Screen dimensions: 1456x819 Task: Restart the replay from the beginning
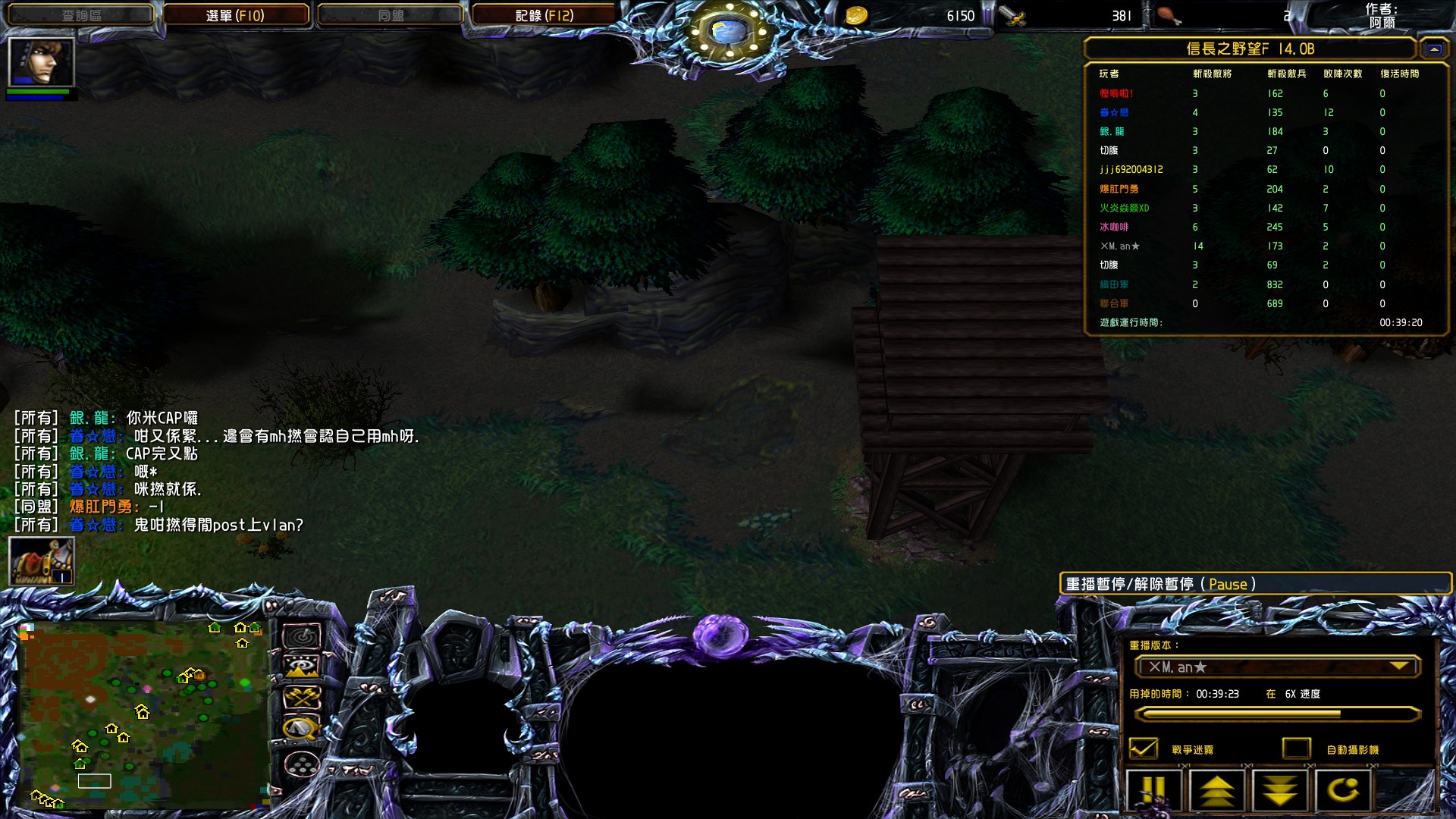[1343, 790]
